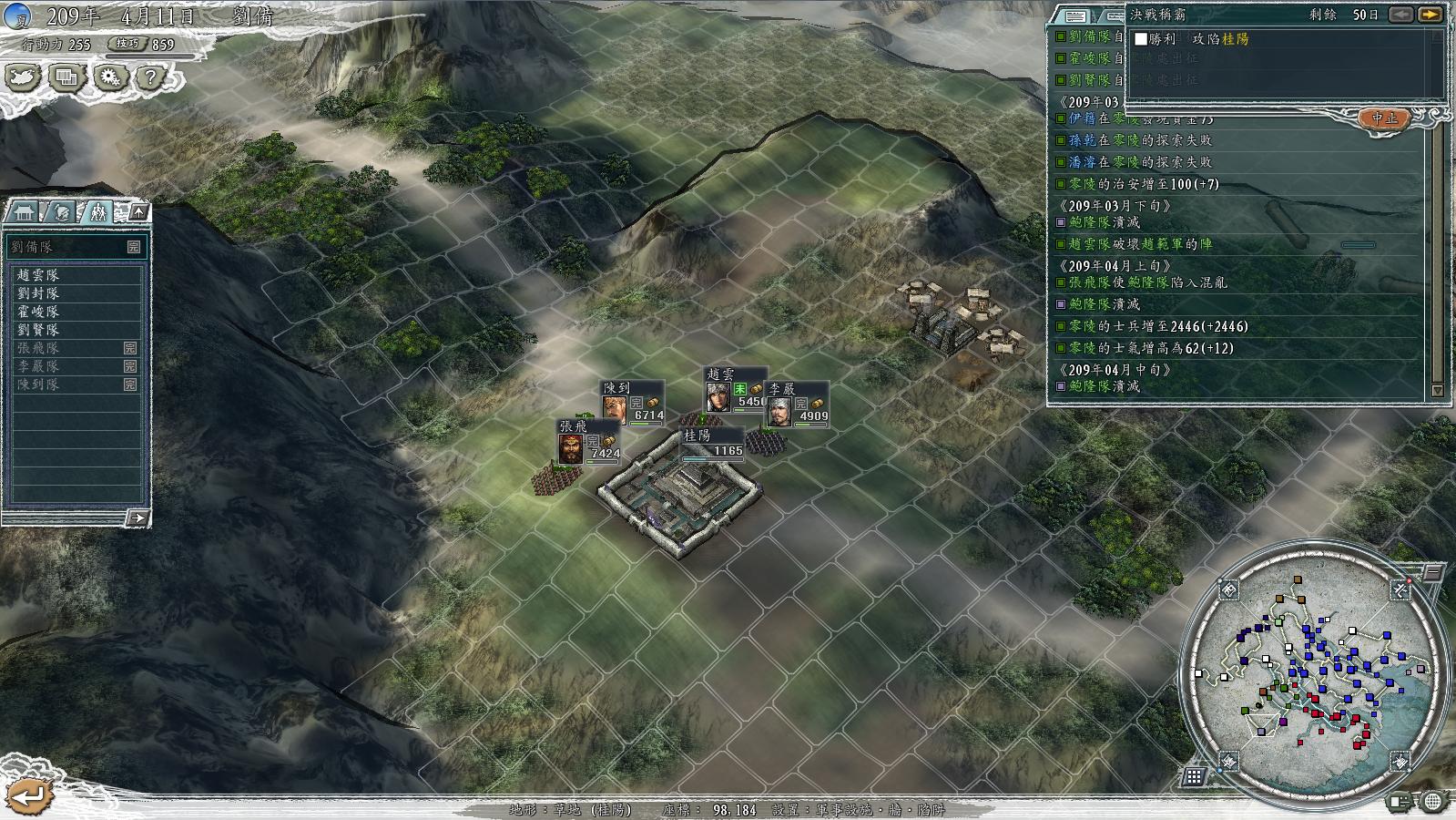This screenshot has width=1456, height=820.
Task: Click the overlapping windows icon button
Action: (x=66, y=78)
